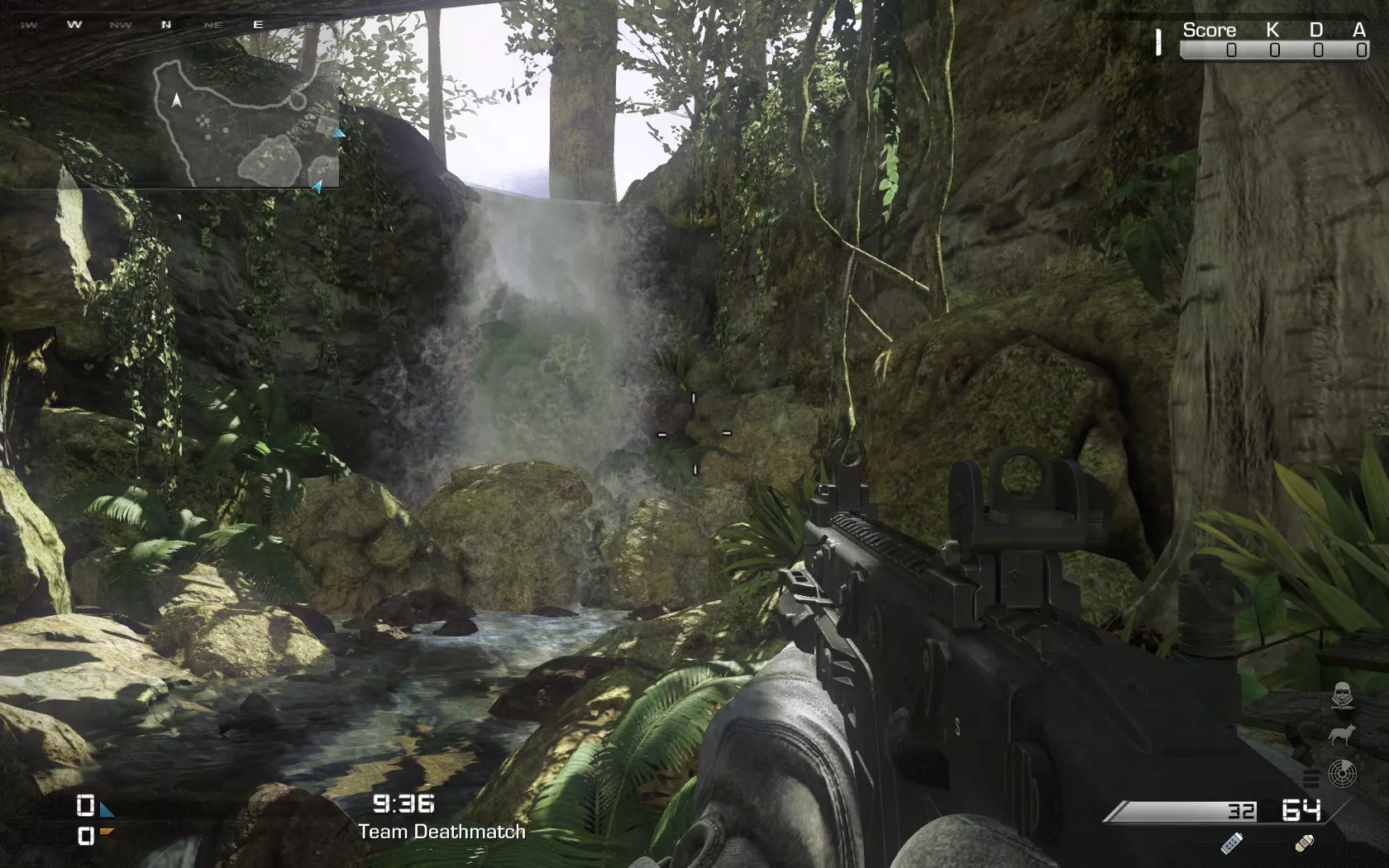Select the radar sweep killstreak icon
Viewport: 1389px width, 868px height.
coord(1341,774)
